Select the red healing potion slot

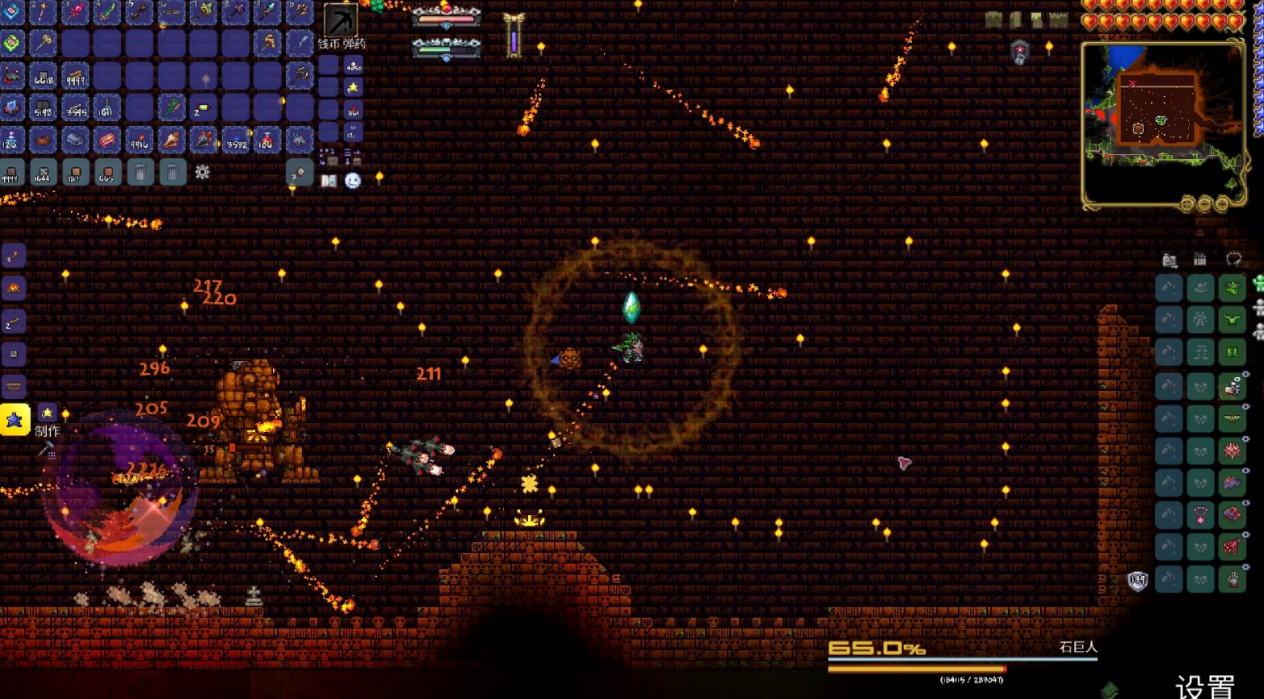pos(267,140)
